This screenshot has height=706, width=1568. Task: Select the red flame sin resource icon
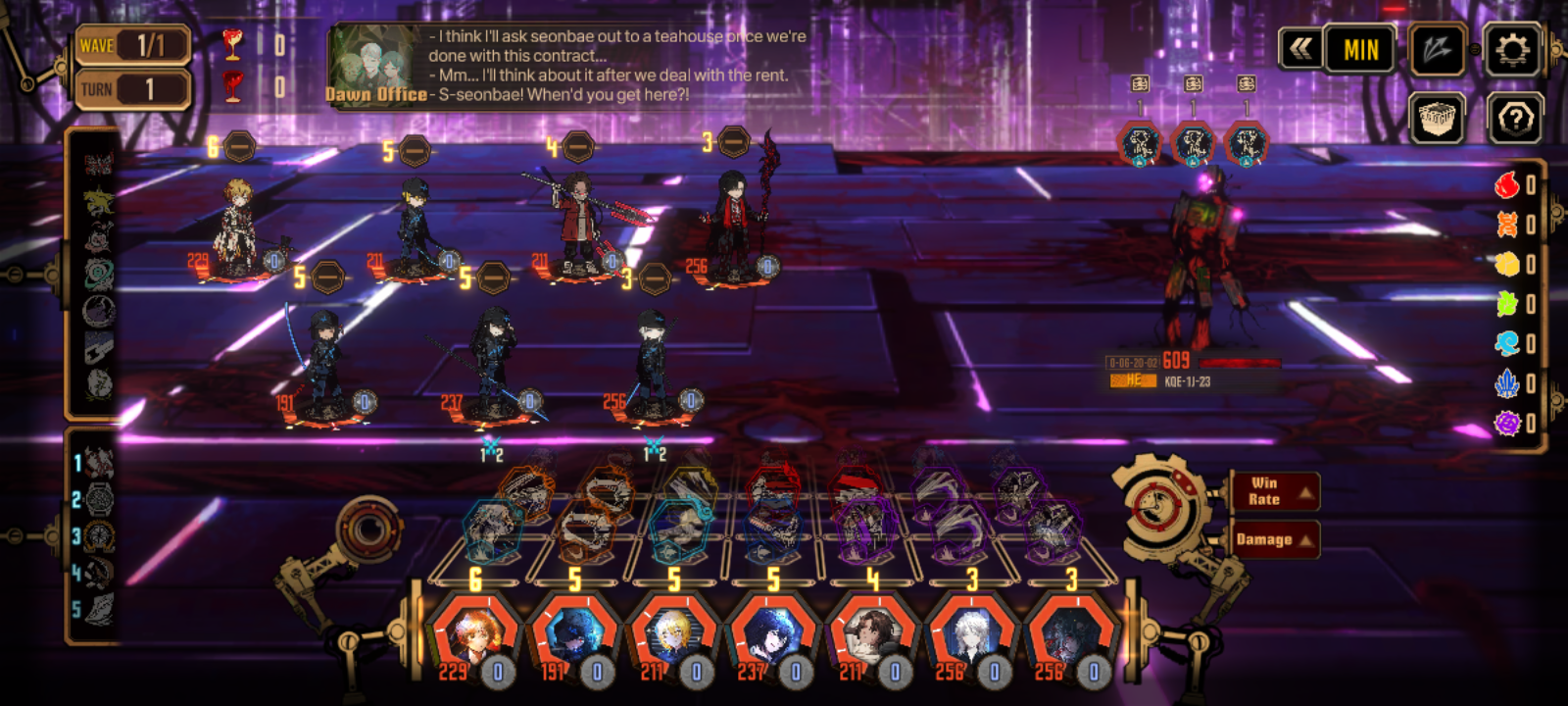tap(1507, 184)
